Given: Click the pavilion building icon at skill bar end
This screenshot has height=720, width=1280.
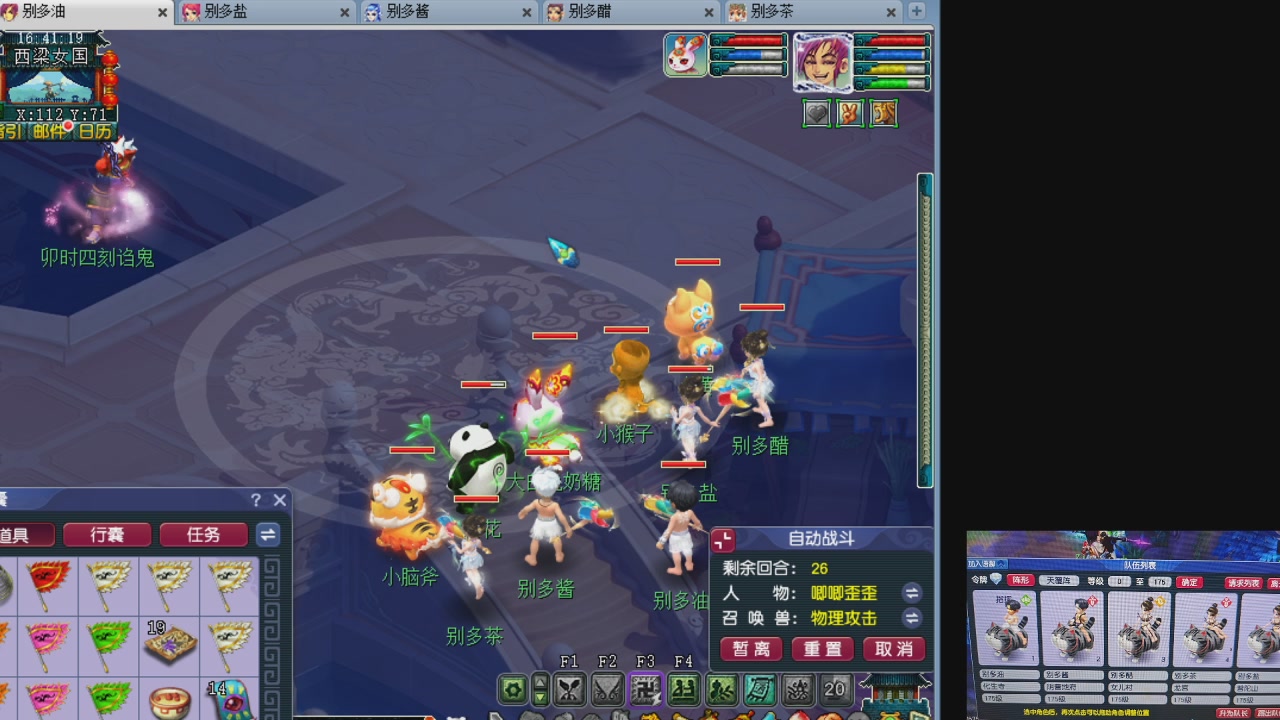Looking at the screenshot, I should click(894, 692).
